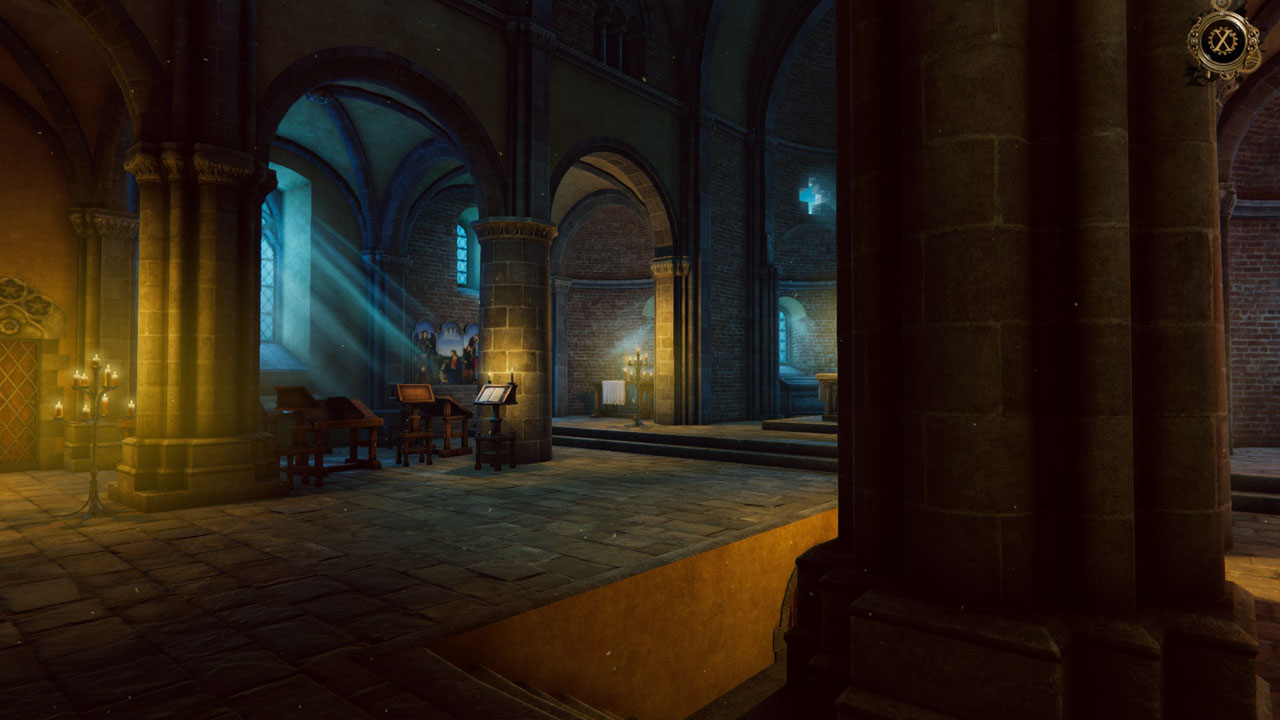This screenshot has width=1280, height=720.
Task: Open the gold X medallion menu icon
Action: coord(1223,41)
